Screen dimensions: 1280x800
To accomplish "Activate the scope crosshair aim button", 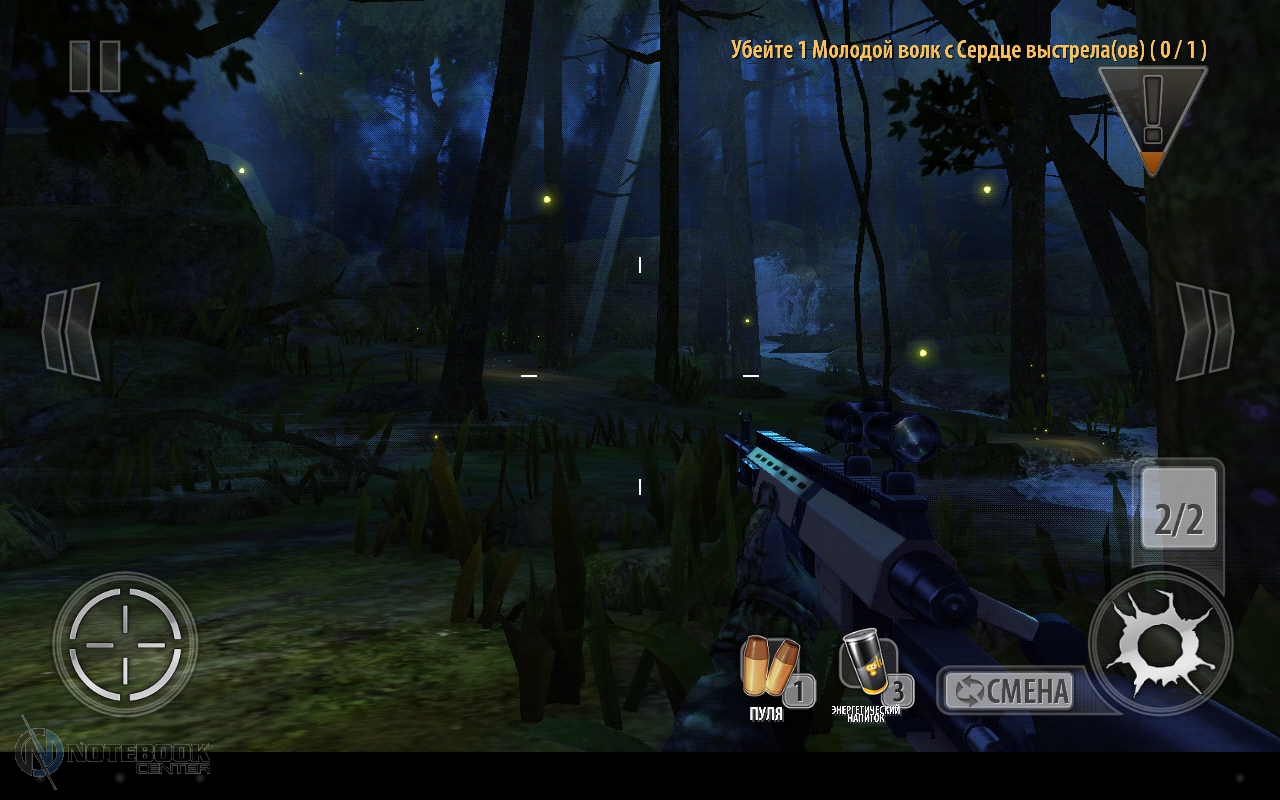I will pos(125,645).
